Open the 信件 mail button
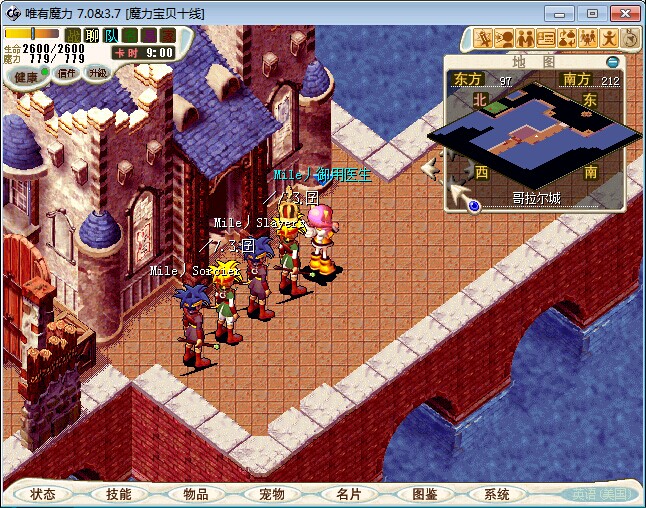 click(x=67, y=73)
